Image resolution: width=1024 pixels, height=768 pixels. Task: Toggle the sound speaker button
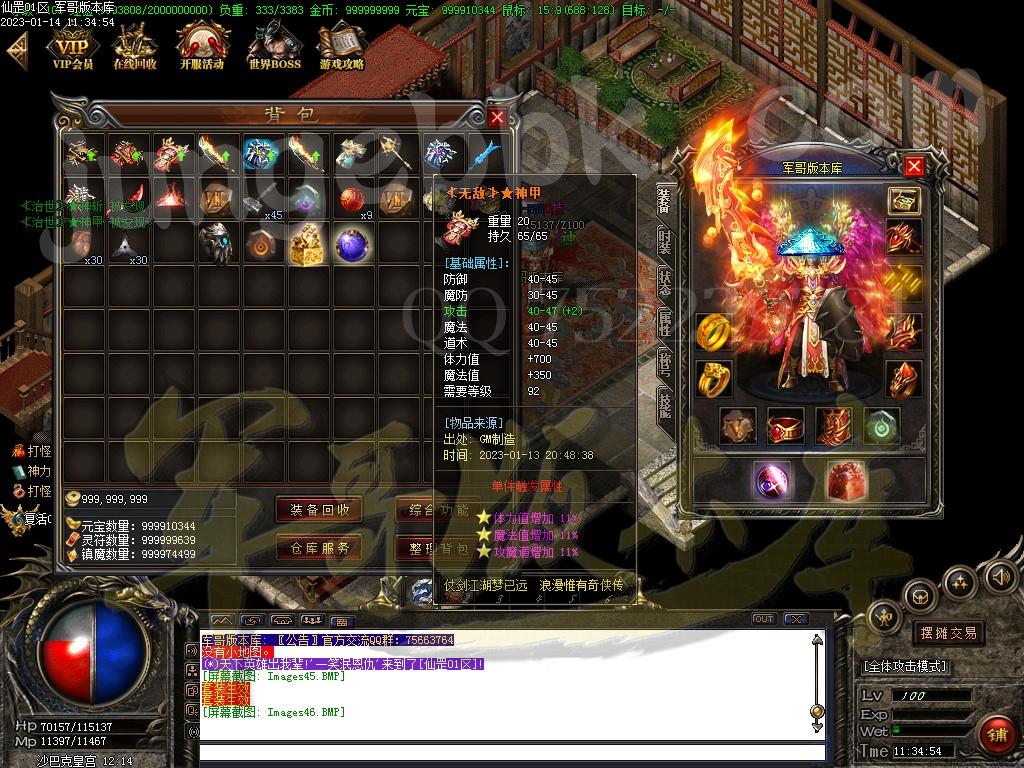click(998, 577)
